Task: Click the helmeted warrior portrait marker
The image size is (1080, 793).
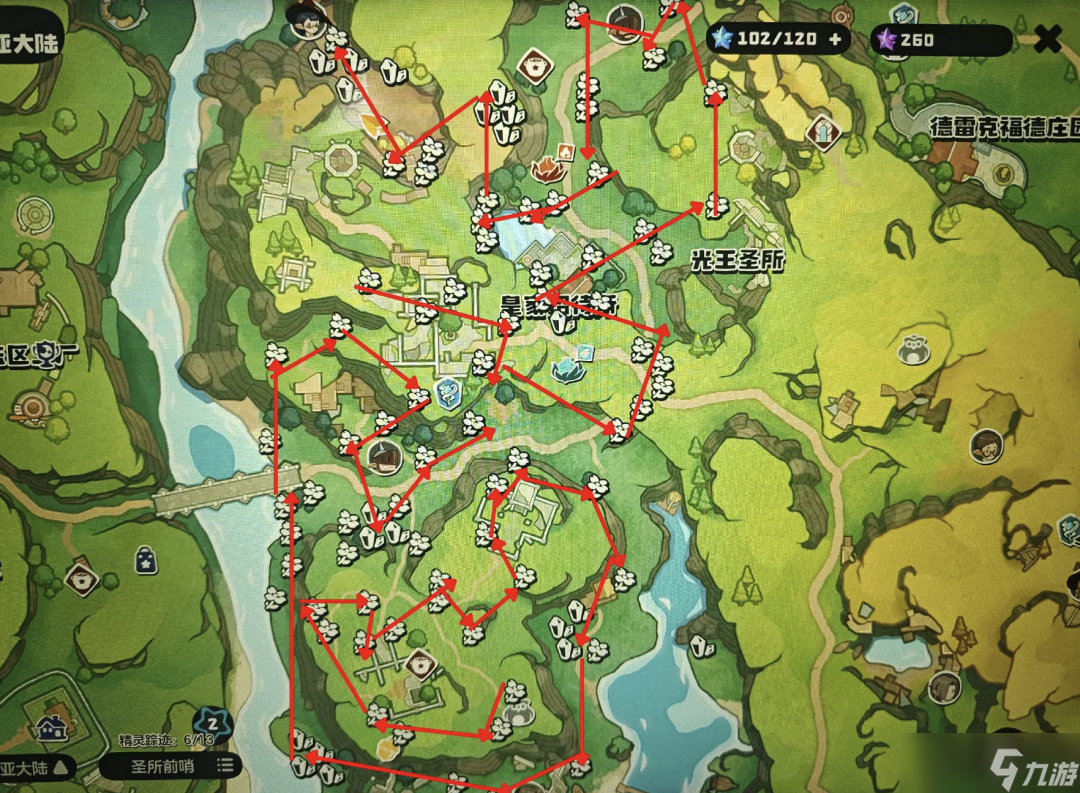Action: 626,24
